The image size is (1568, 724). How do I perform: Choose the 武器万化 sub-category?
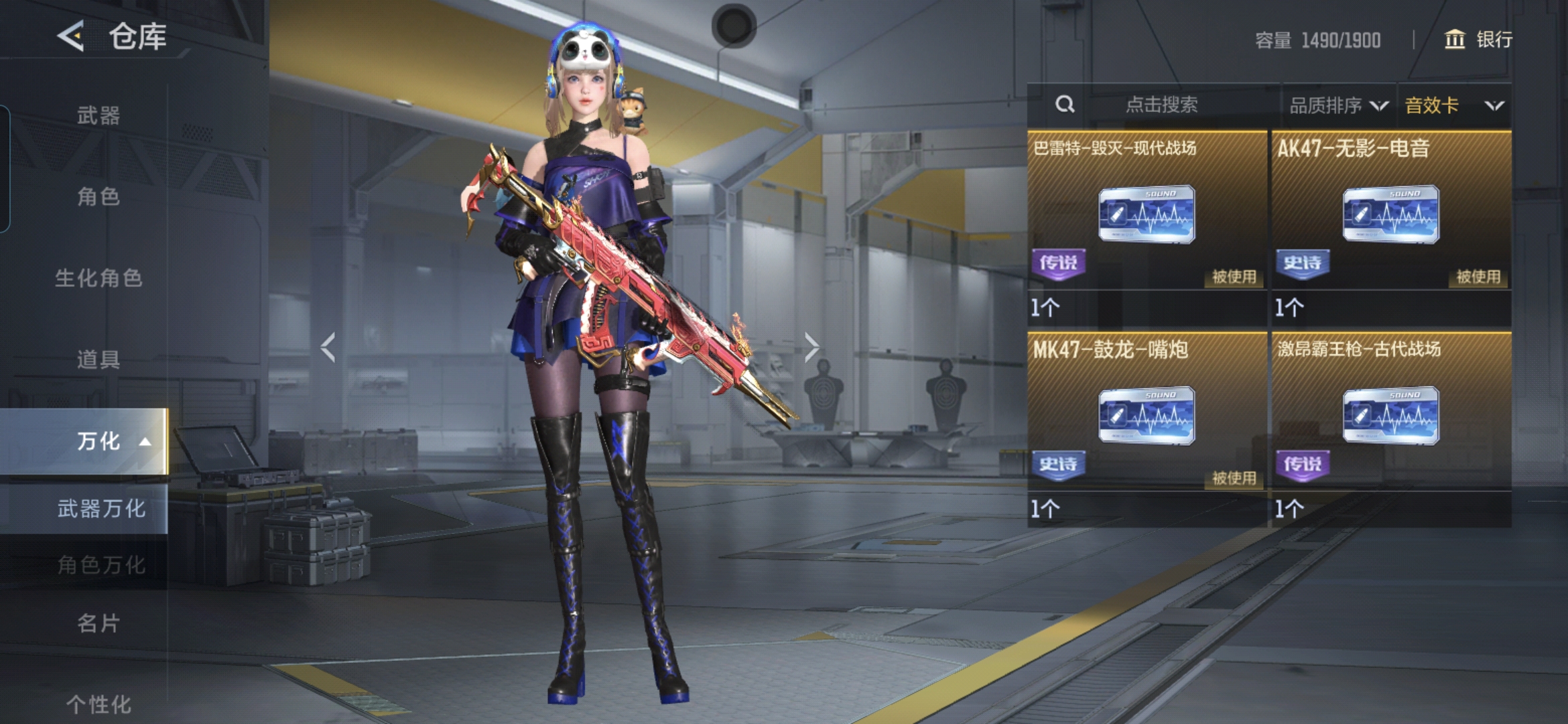click(x=101, y=509)
